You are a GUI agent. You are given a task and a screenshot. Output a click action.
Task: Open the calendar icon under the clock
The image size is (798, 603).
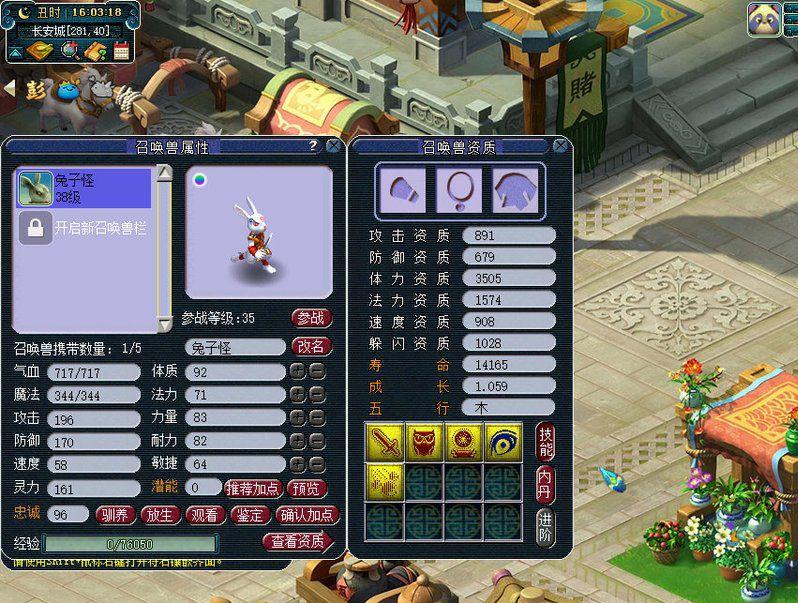coord(121,51)
